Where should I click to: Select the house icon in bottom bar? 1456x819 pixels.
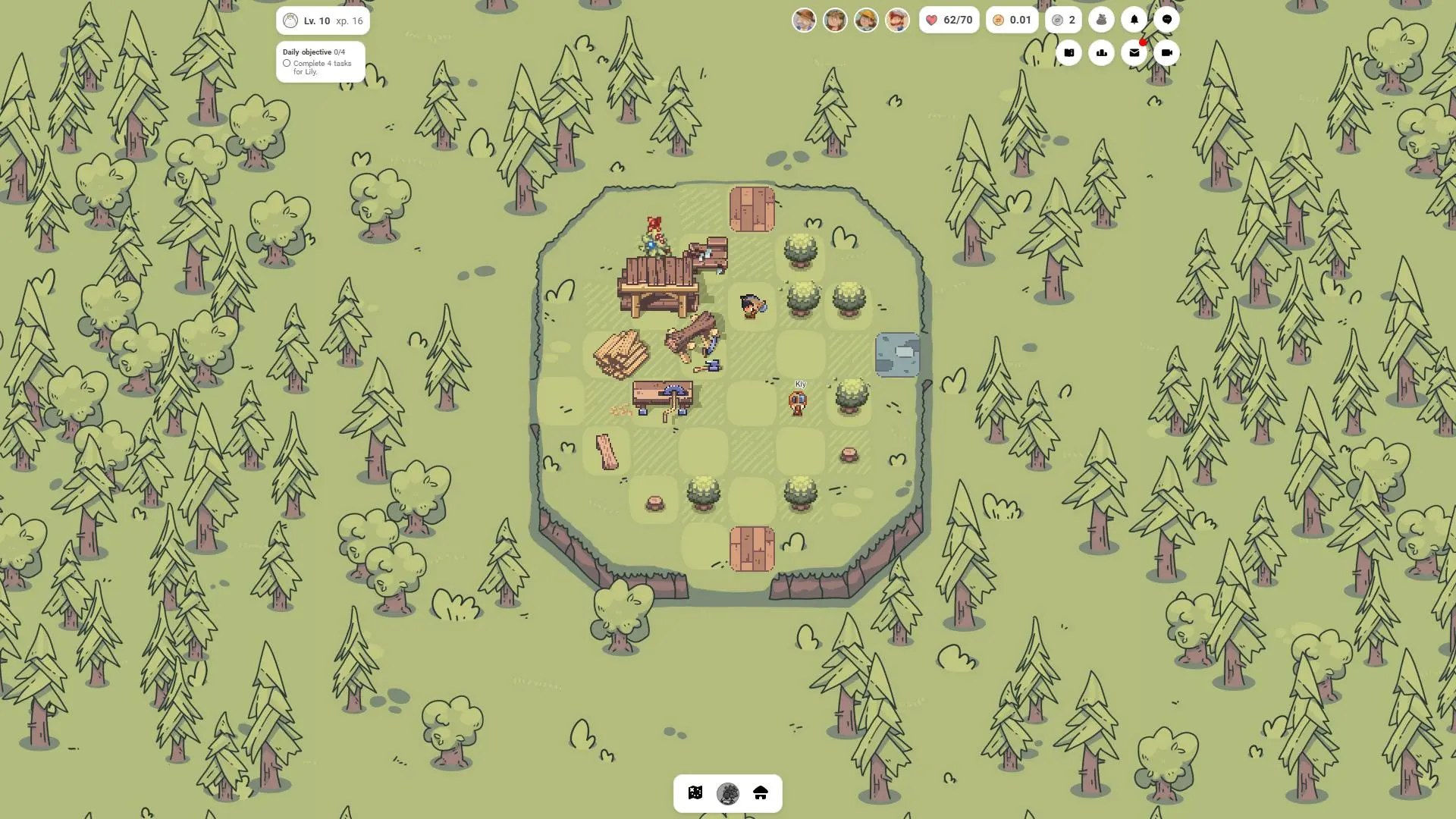pyautogui.click(x=761, y=793)
